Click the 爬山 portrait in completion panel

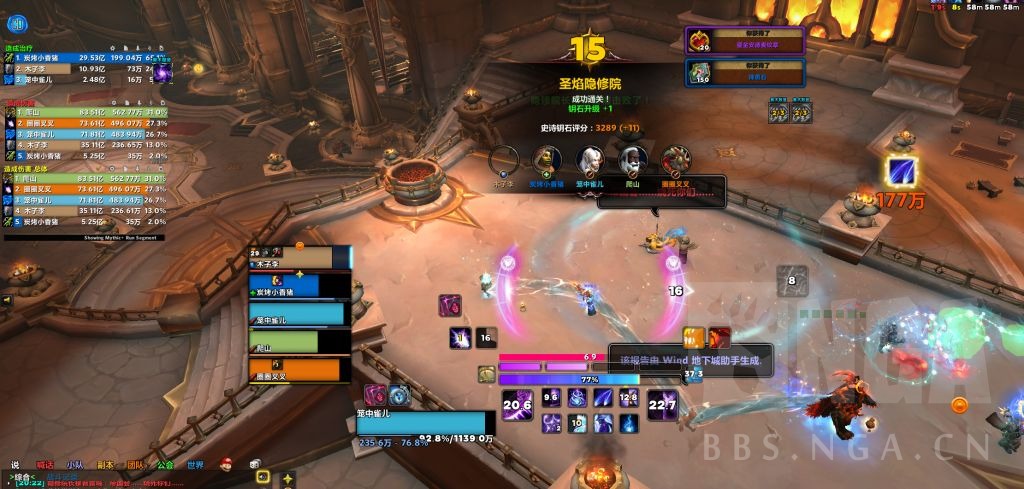click(631, 158)
